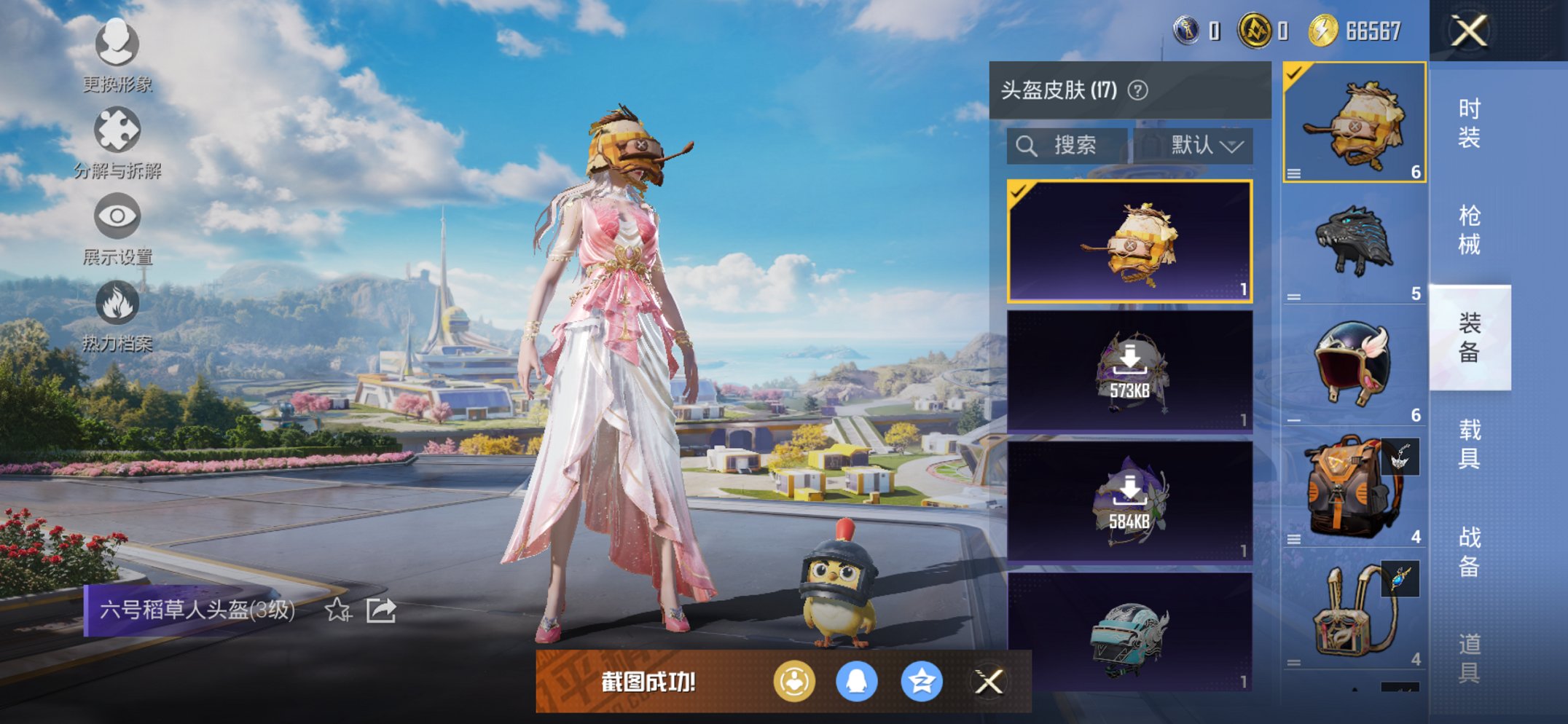Open 热力档案 flame icon
Image resolution: width=1568 pixels, height=724 pixels.
tap(117, 301)
